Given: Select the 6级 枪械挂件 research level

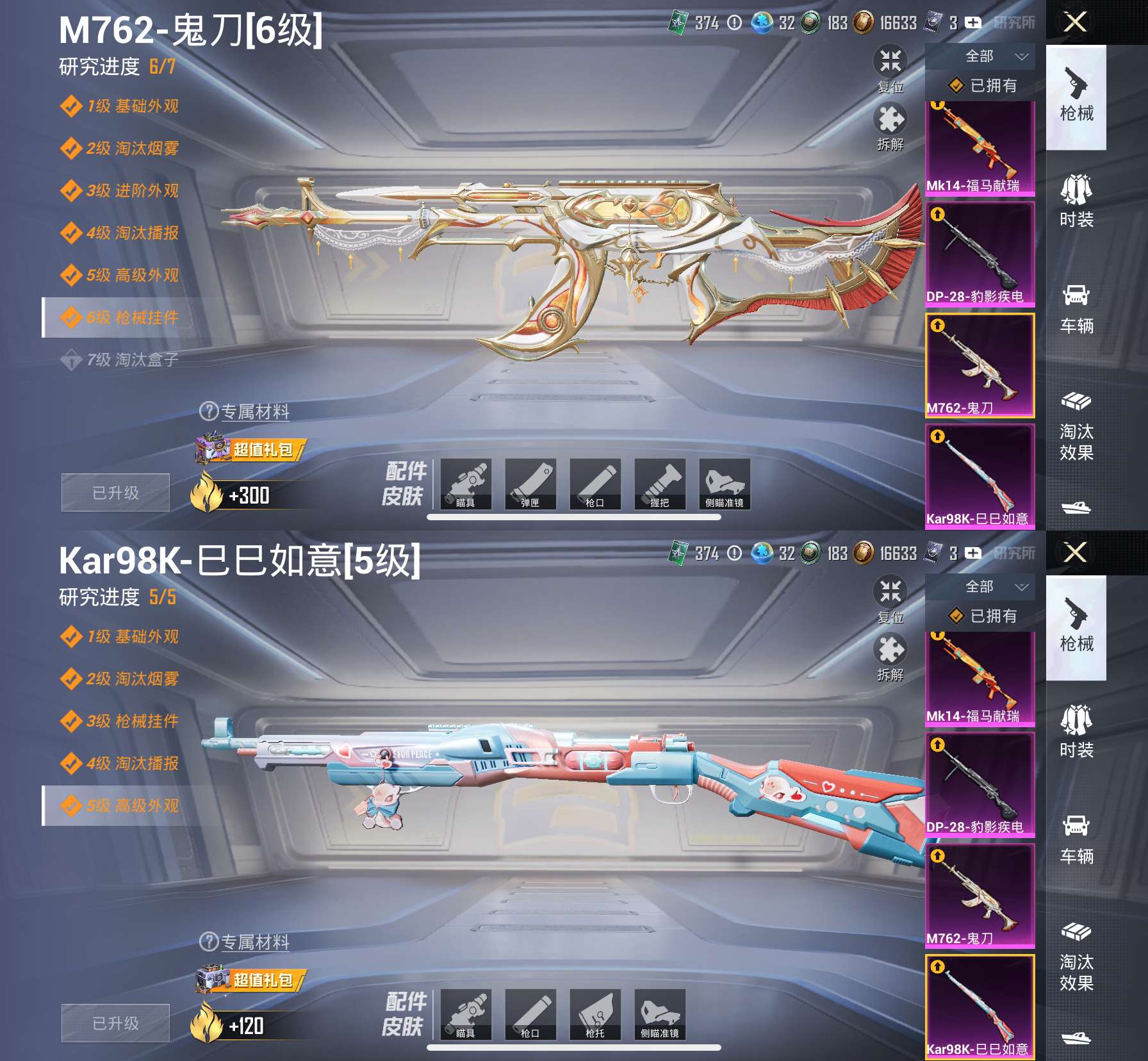Looking at the screenshot, I should click(x=132, y=317).
